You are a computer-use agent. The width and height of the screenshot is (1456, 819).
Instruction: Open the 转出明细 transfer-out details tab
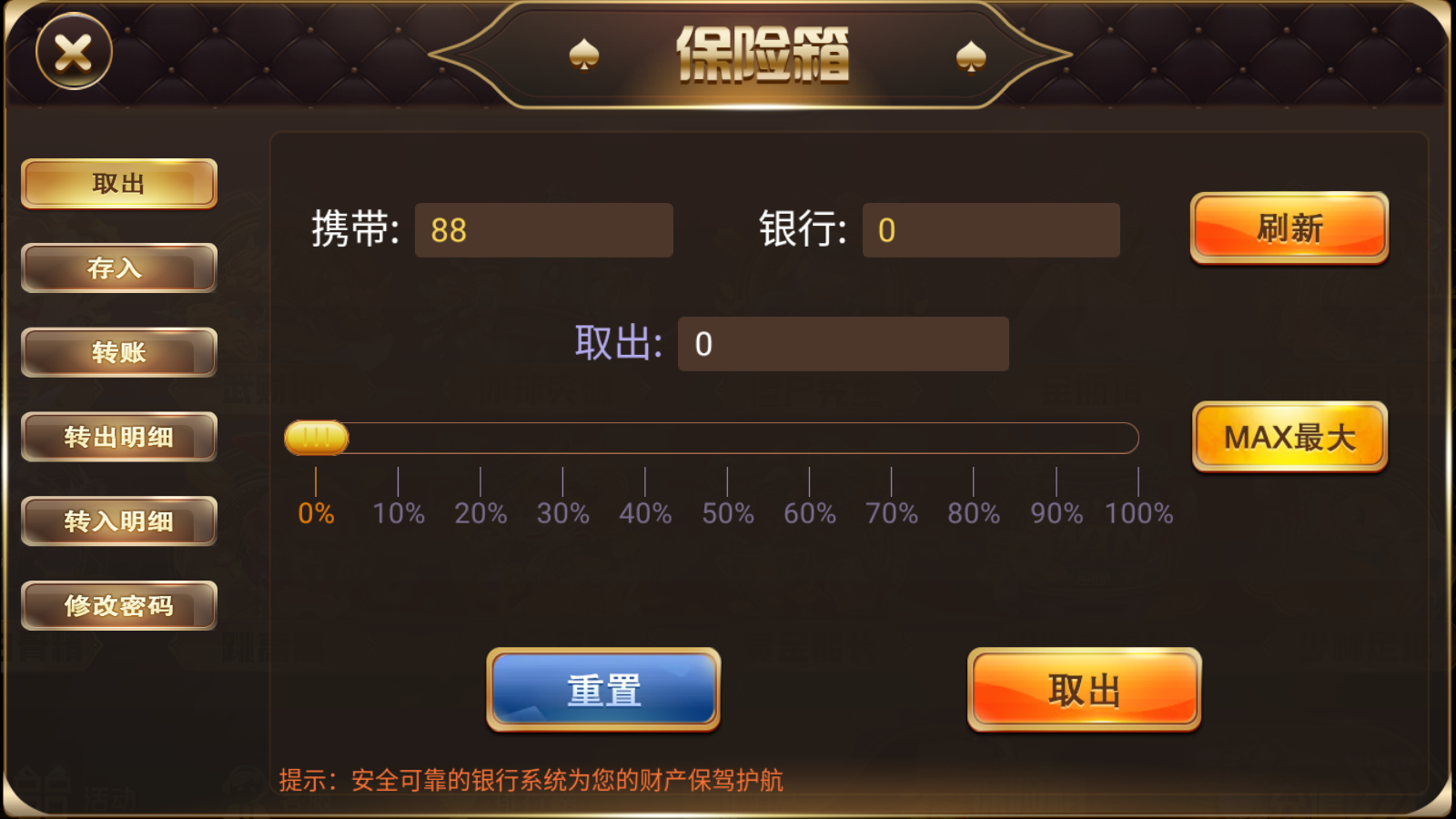[118, 437]
